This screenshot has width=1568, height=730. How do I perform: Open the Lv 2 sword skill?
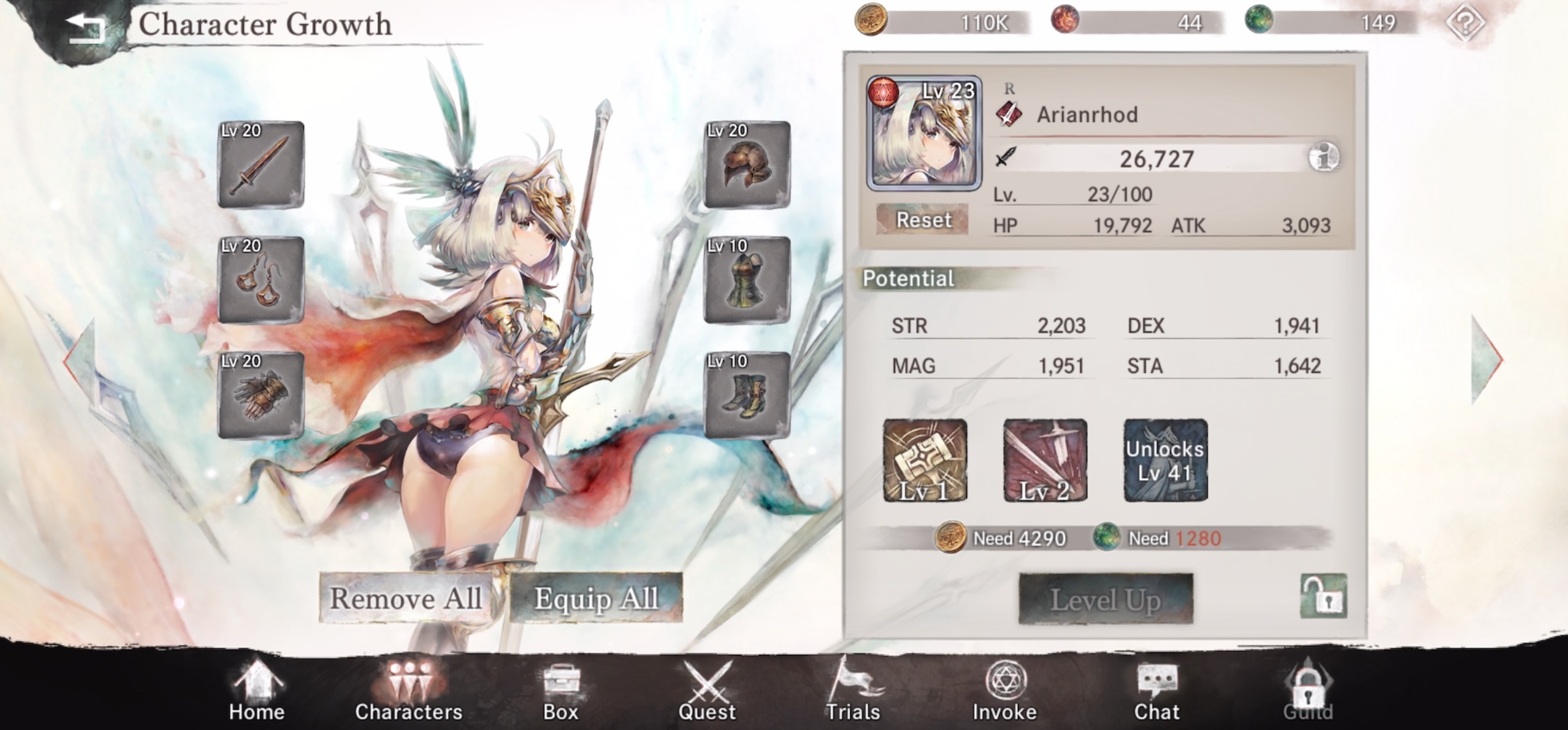(1045, 461)
